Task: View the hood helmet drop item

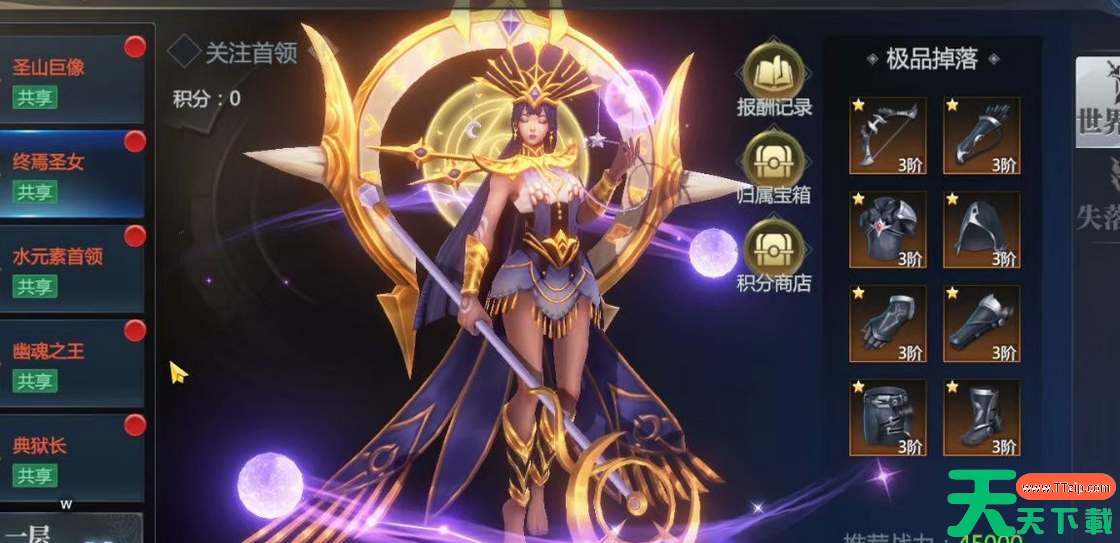Action: [x=981, y=230]
